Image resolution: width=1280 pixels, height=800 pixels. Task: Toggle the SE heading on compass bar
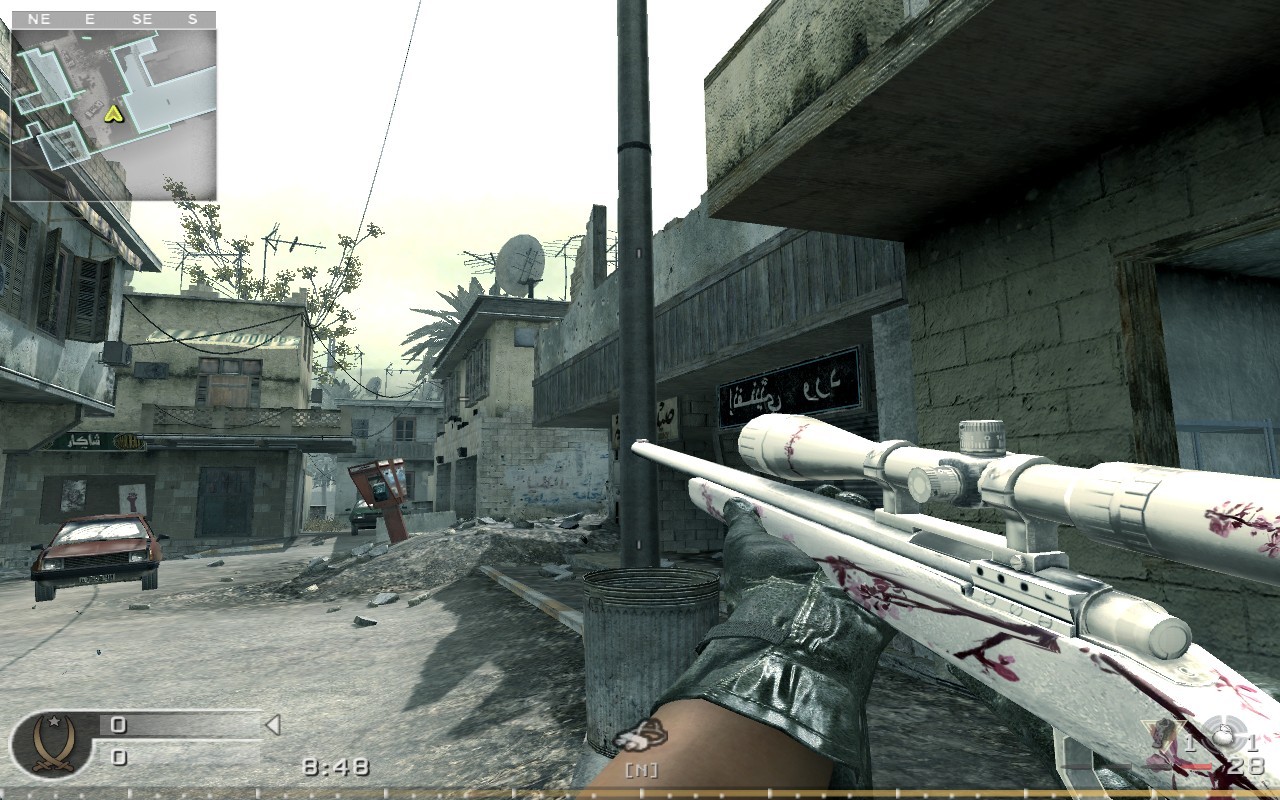pyautogui.click(x=141, y=17)
